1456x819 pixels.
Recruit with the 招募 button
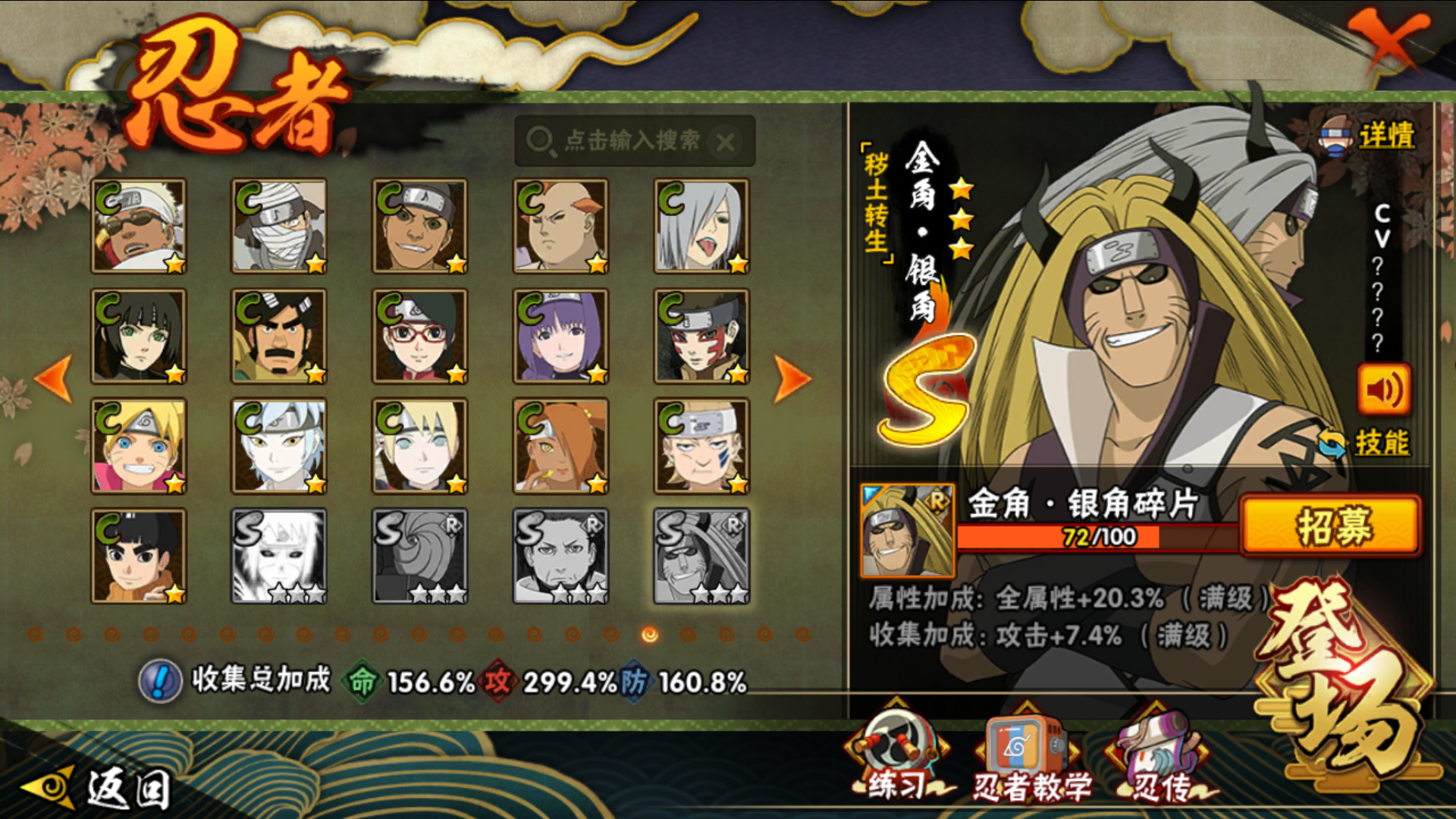[x=1330, y=526]
